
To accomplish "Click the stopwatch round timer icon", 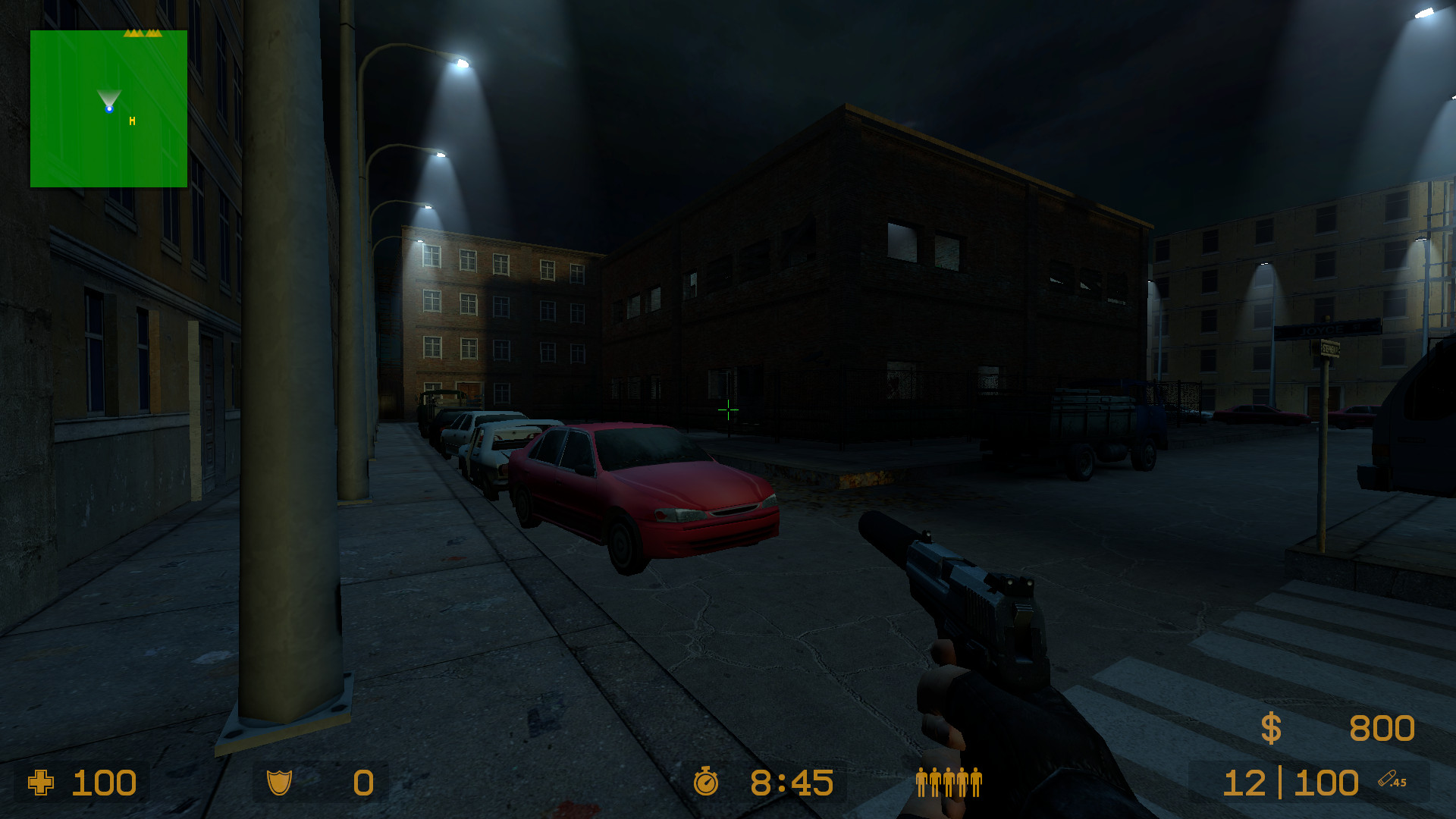I will (x=706, y=782).
